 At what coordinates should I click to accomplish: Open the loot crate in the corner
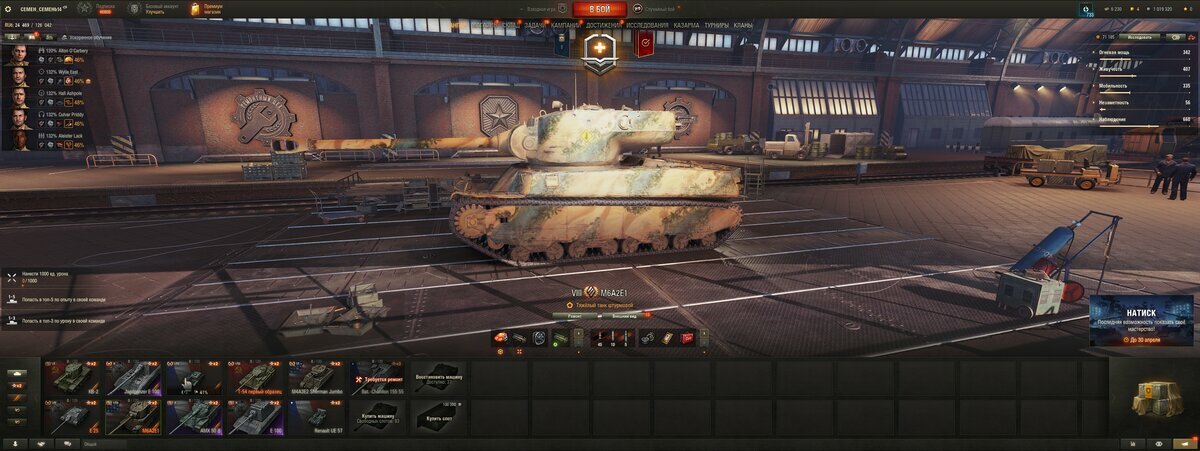[x=1153, y=398]
